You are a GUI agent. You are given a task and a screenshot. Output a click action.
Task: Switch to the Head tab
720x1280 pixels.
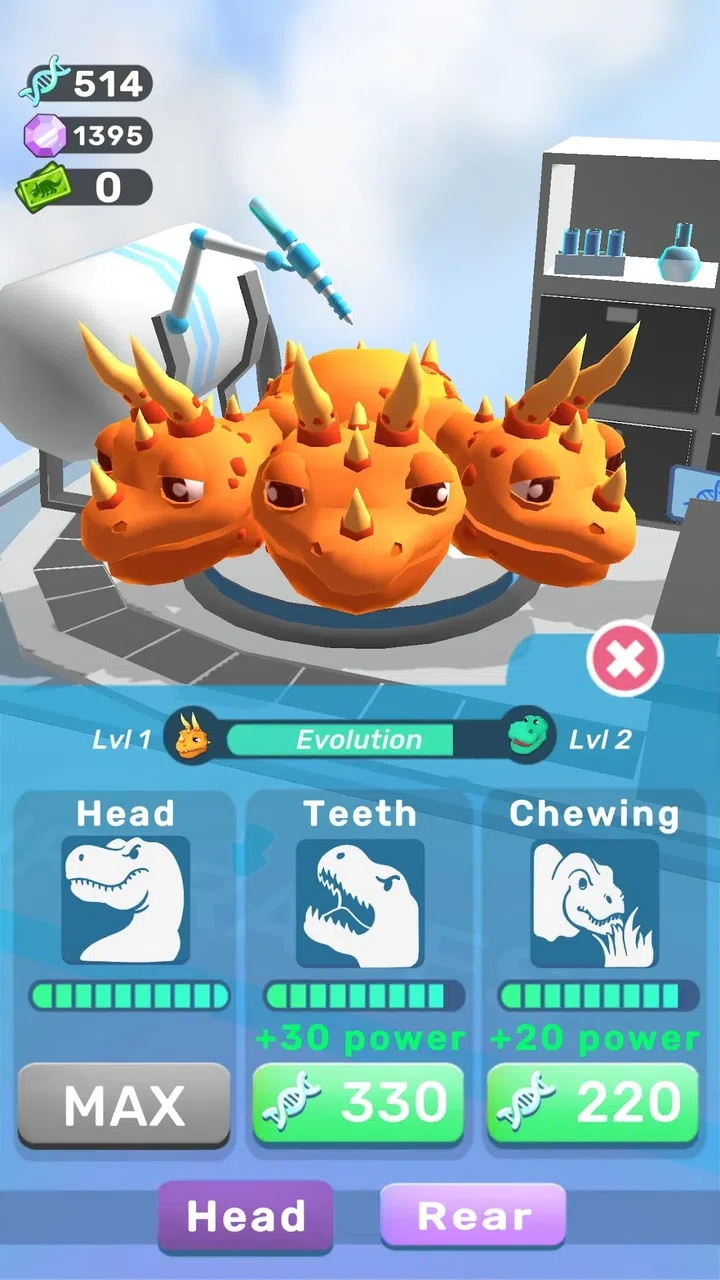click(x=245, y=1216)
